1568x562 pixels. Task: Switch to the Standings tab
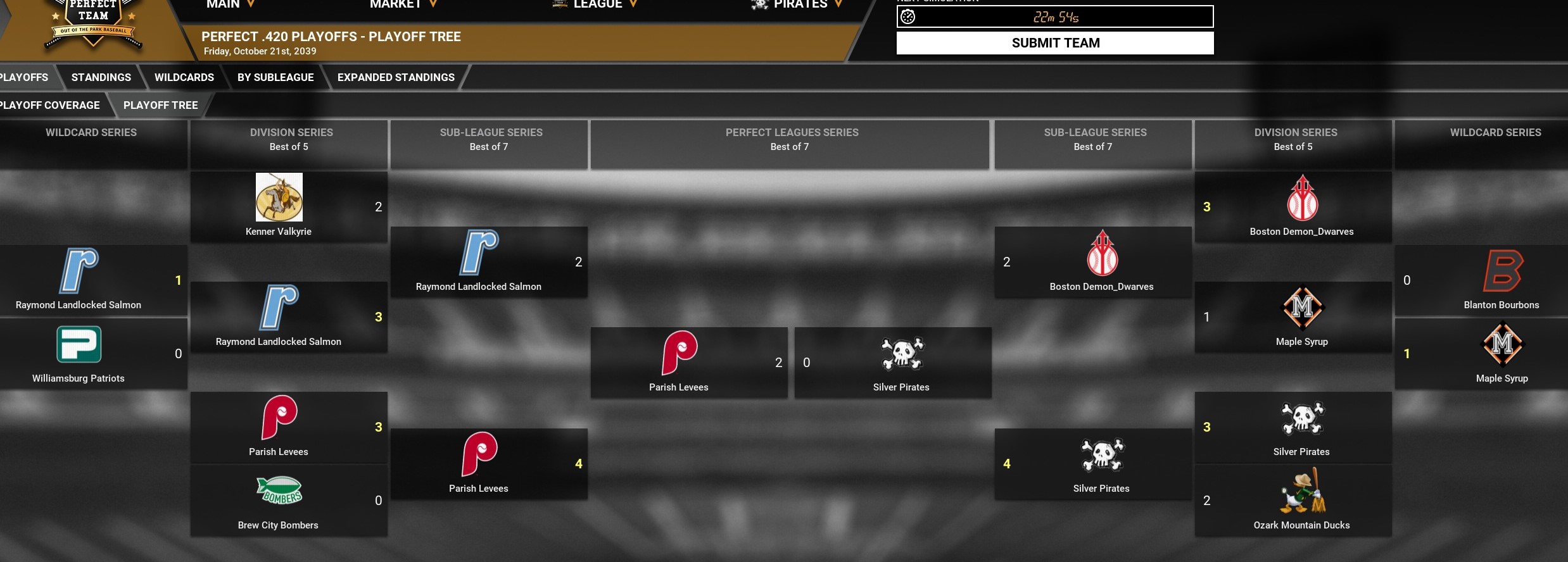[101, 77]
